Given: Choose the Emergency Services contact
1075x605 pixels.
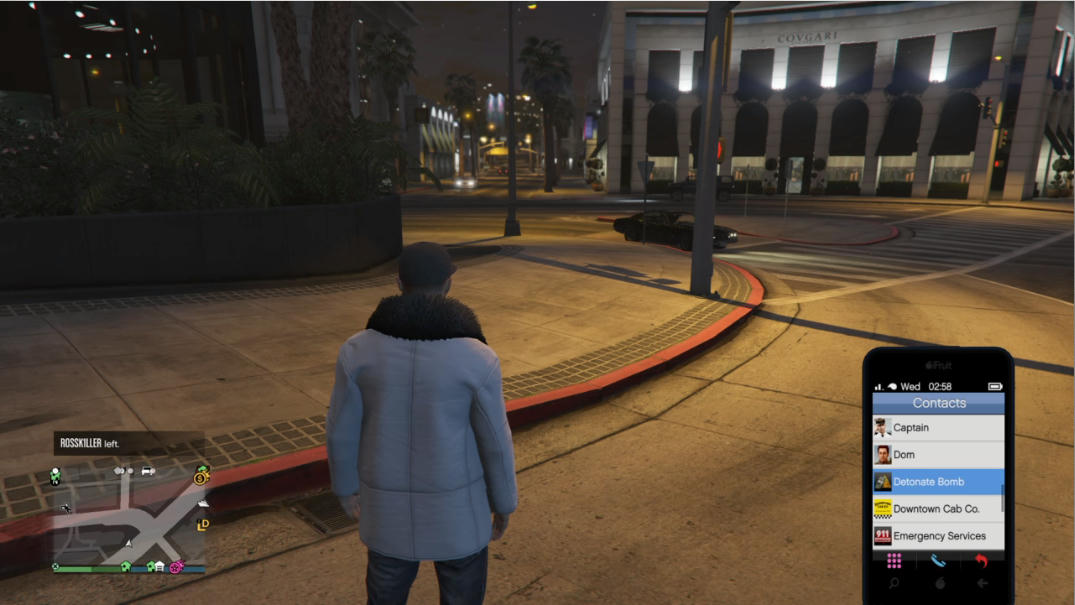Looking at the screenshot, I should pos(938,536).
